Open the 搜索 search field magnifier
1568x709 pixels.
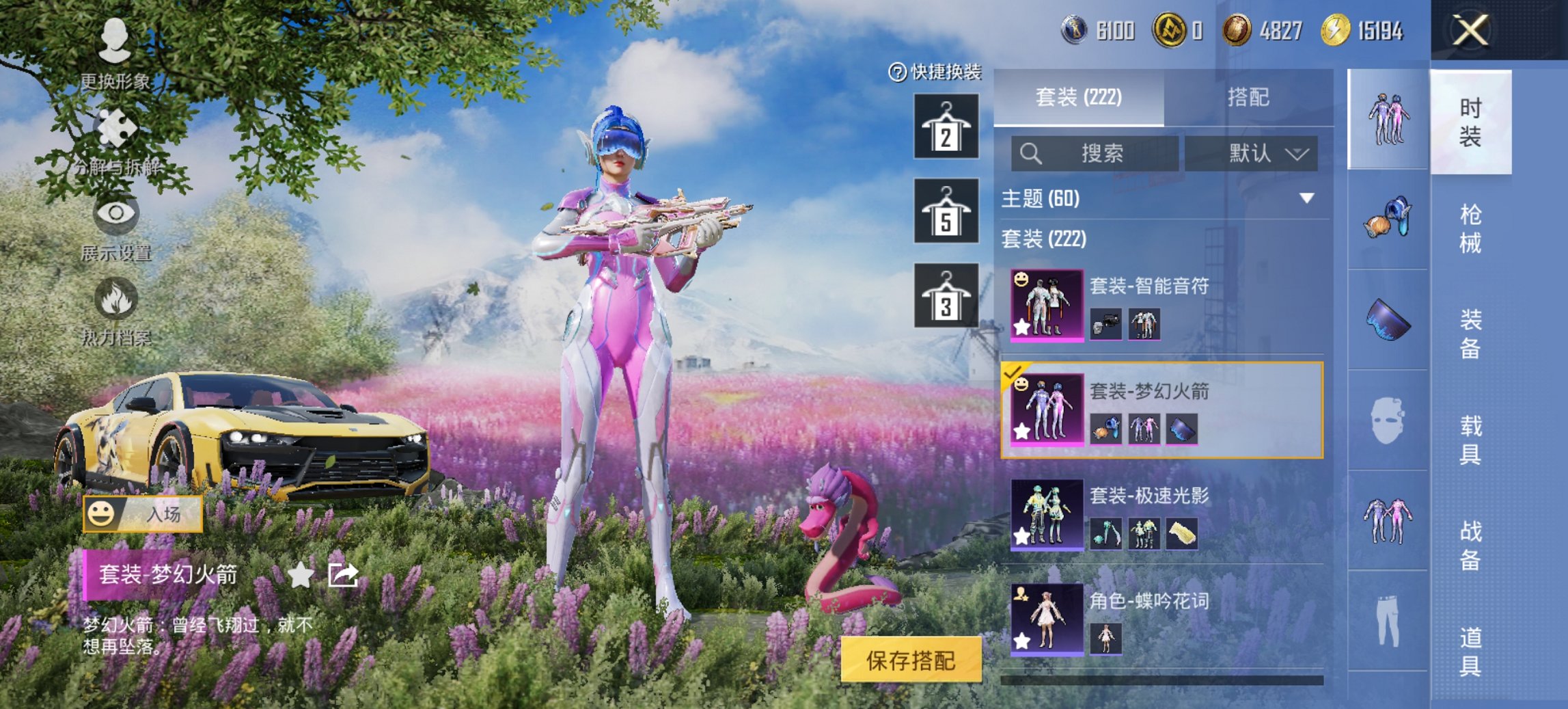(1032, 153)
